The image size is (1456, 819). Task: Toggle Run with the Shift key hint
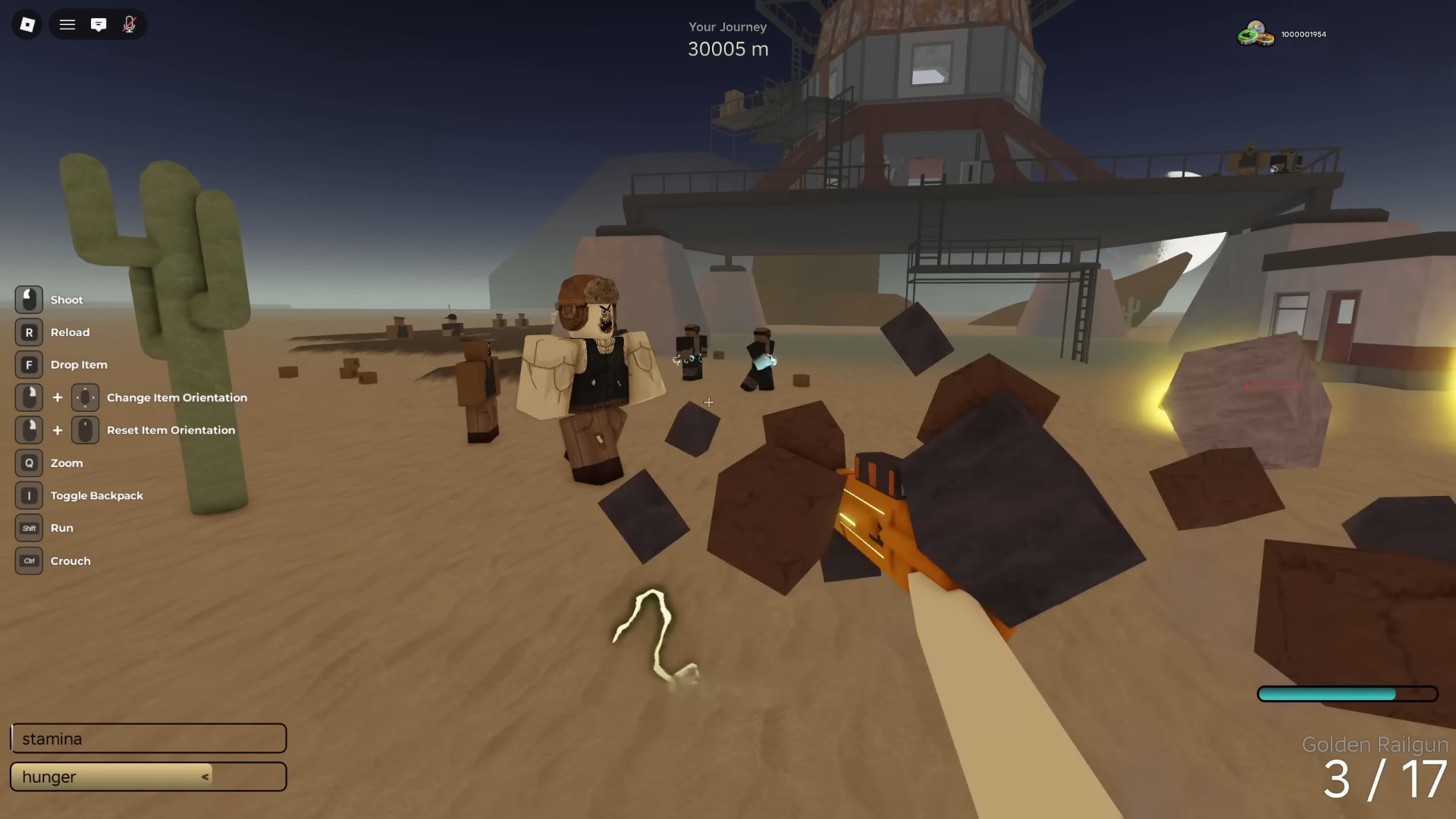29,528
